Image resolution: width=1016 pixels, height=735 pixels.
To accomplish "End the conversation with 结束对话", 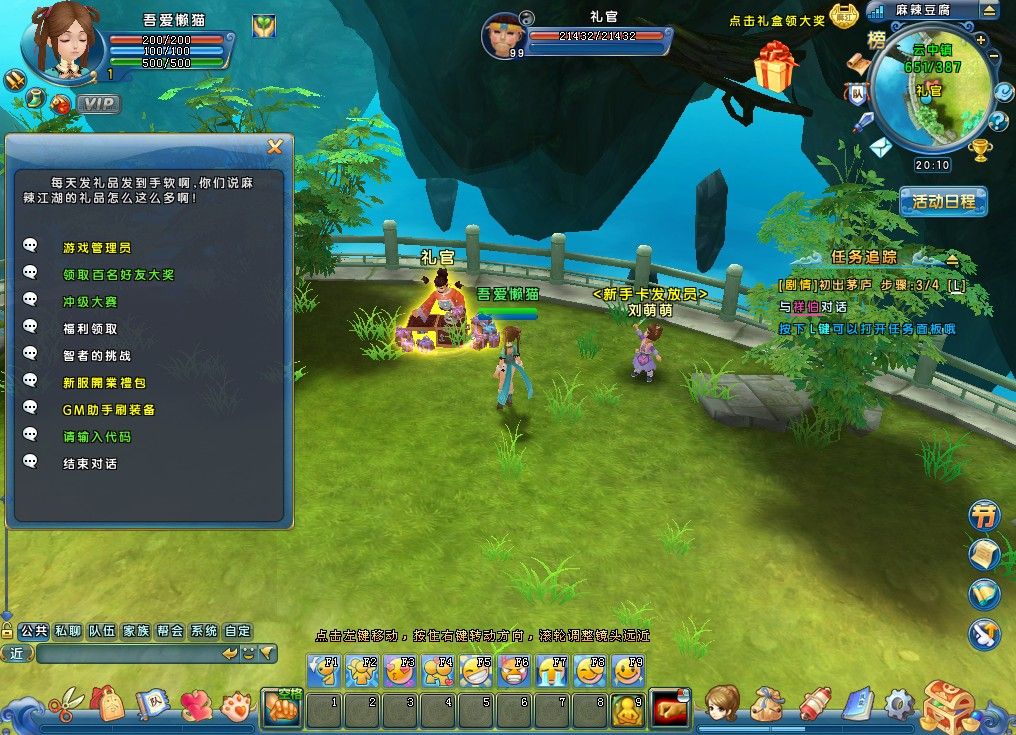I will pyautogui.click(x=90, y=463).
